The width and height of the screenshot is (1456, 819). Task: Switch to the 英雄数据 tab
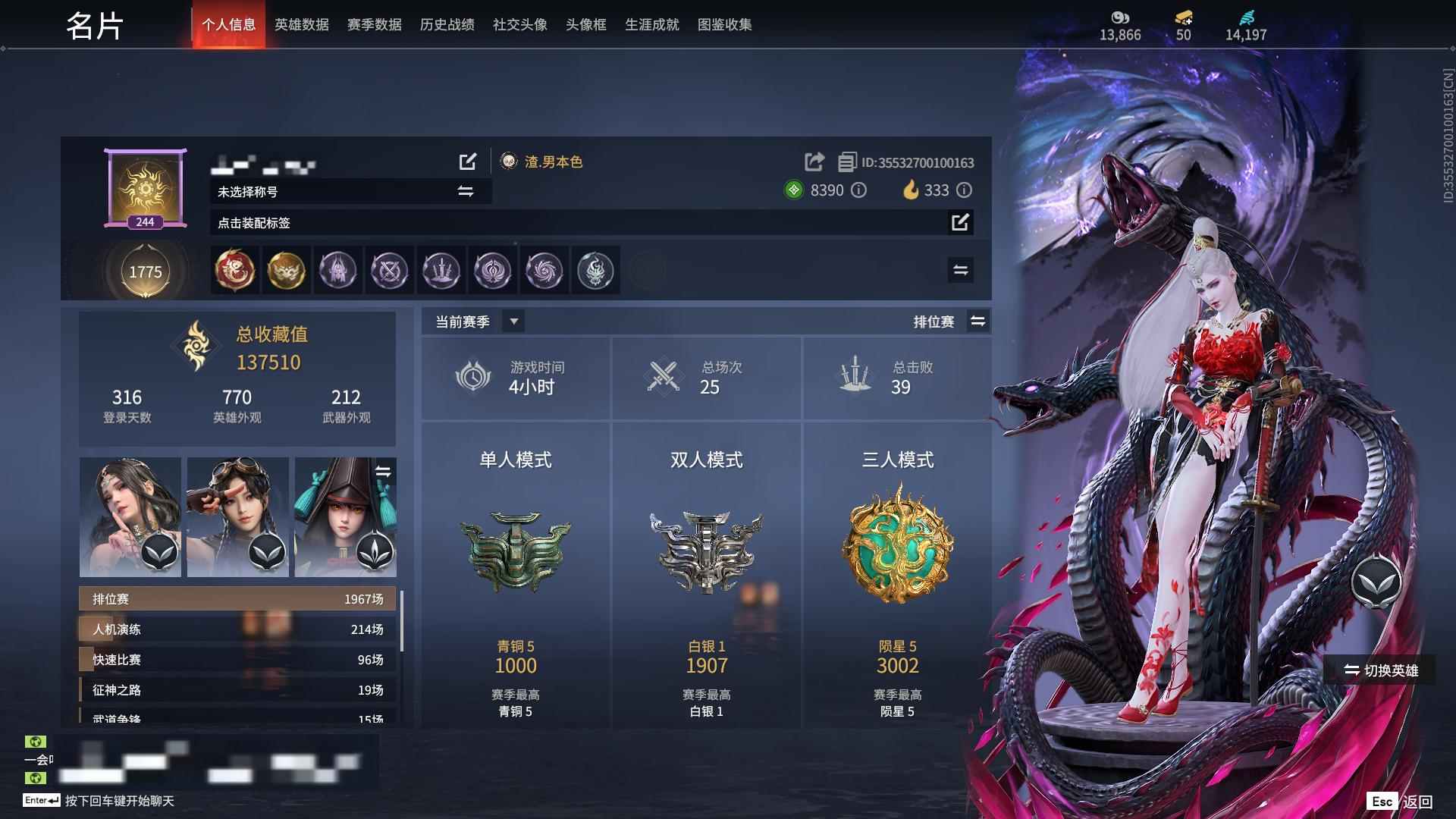pyautogui.click(x=301, y=24)
